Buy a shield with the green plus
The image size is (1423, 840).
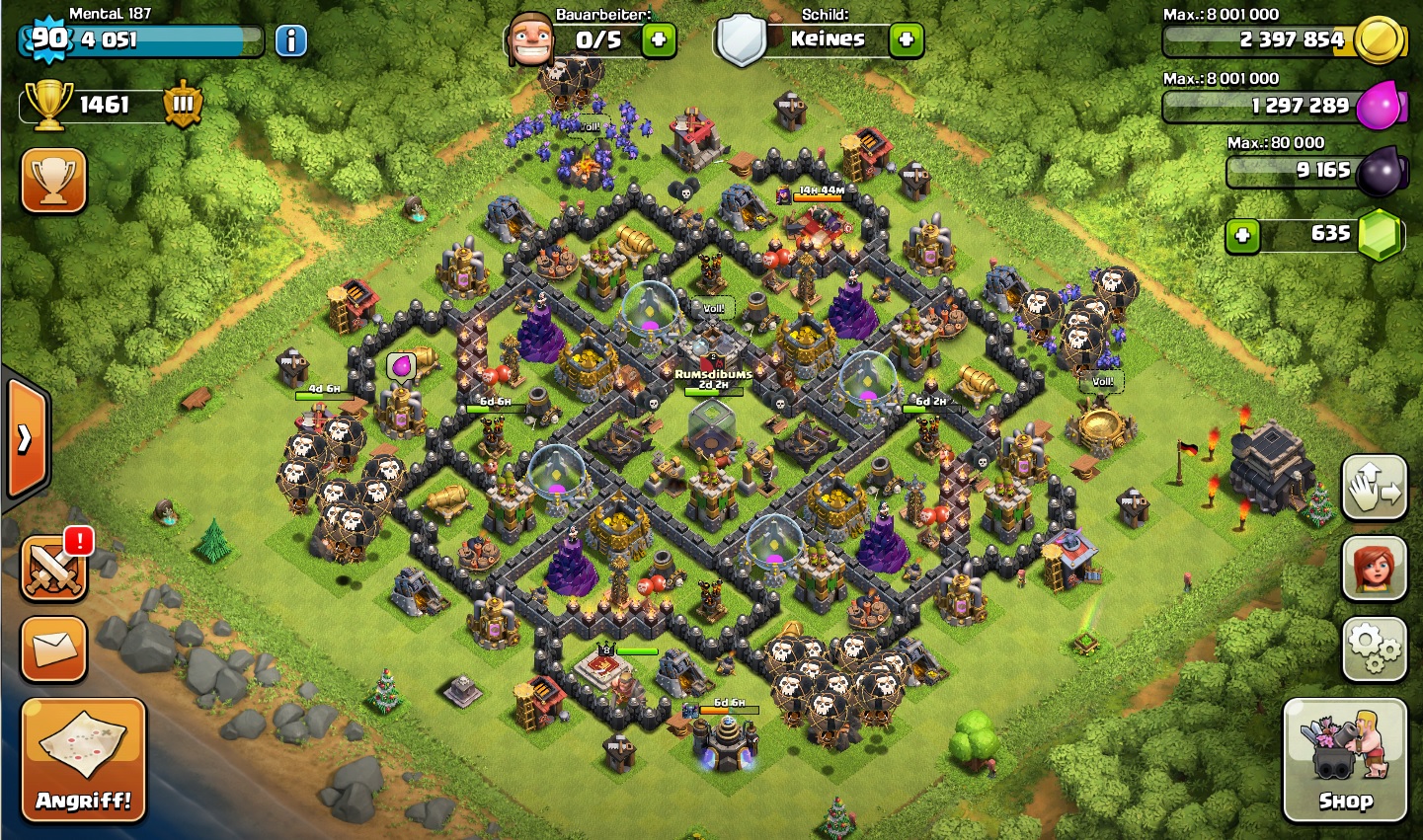[x=906, y=40]
